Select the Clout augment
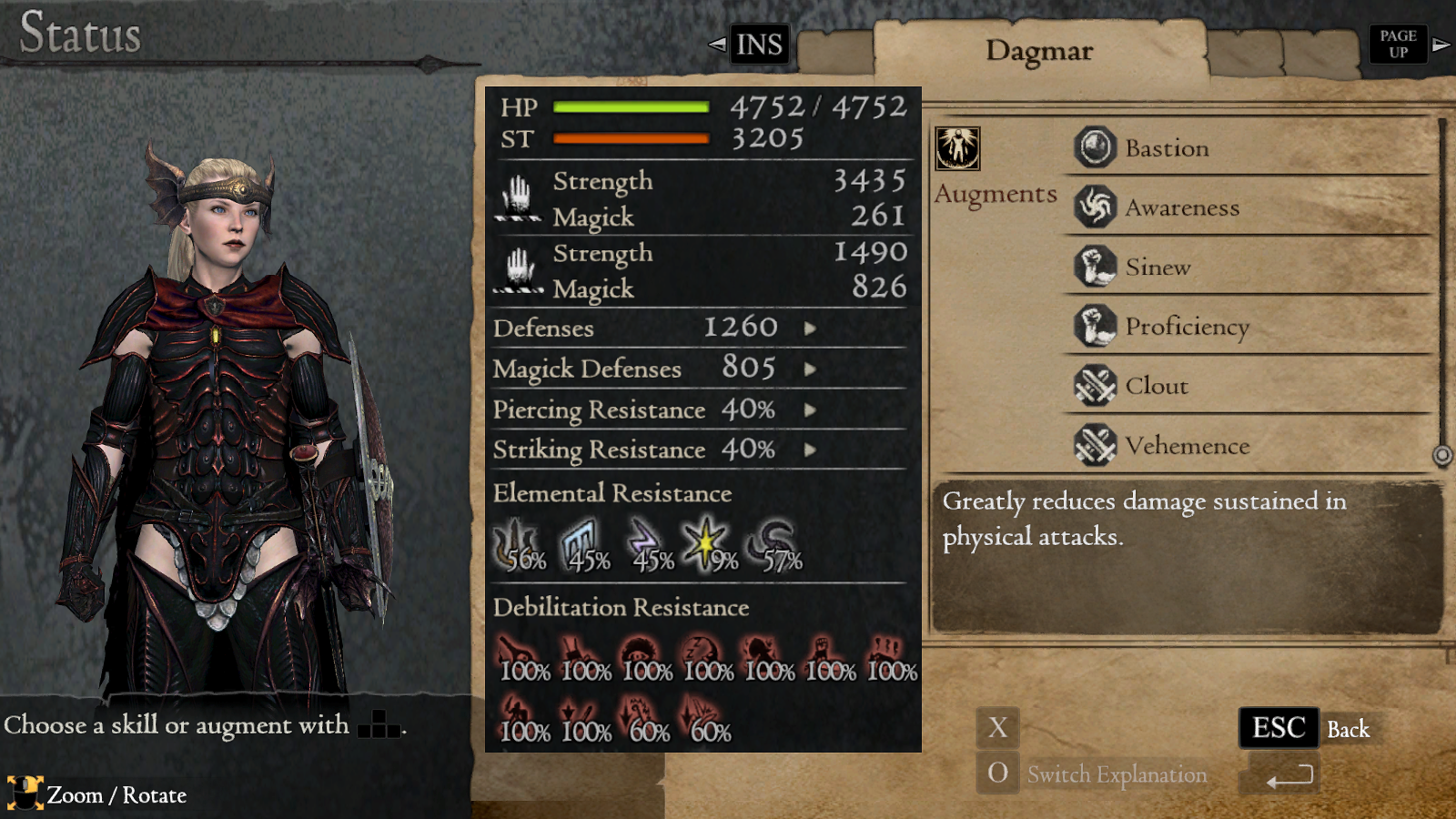The width and height of the screenshot is (1456, 819). [x=1158, y=386]
